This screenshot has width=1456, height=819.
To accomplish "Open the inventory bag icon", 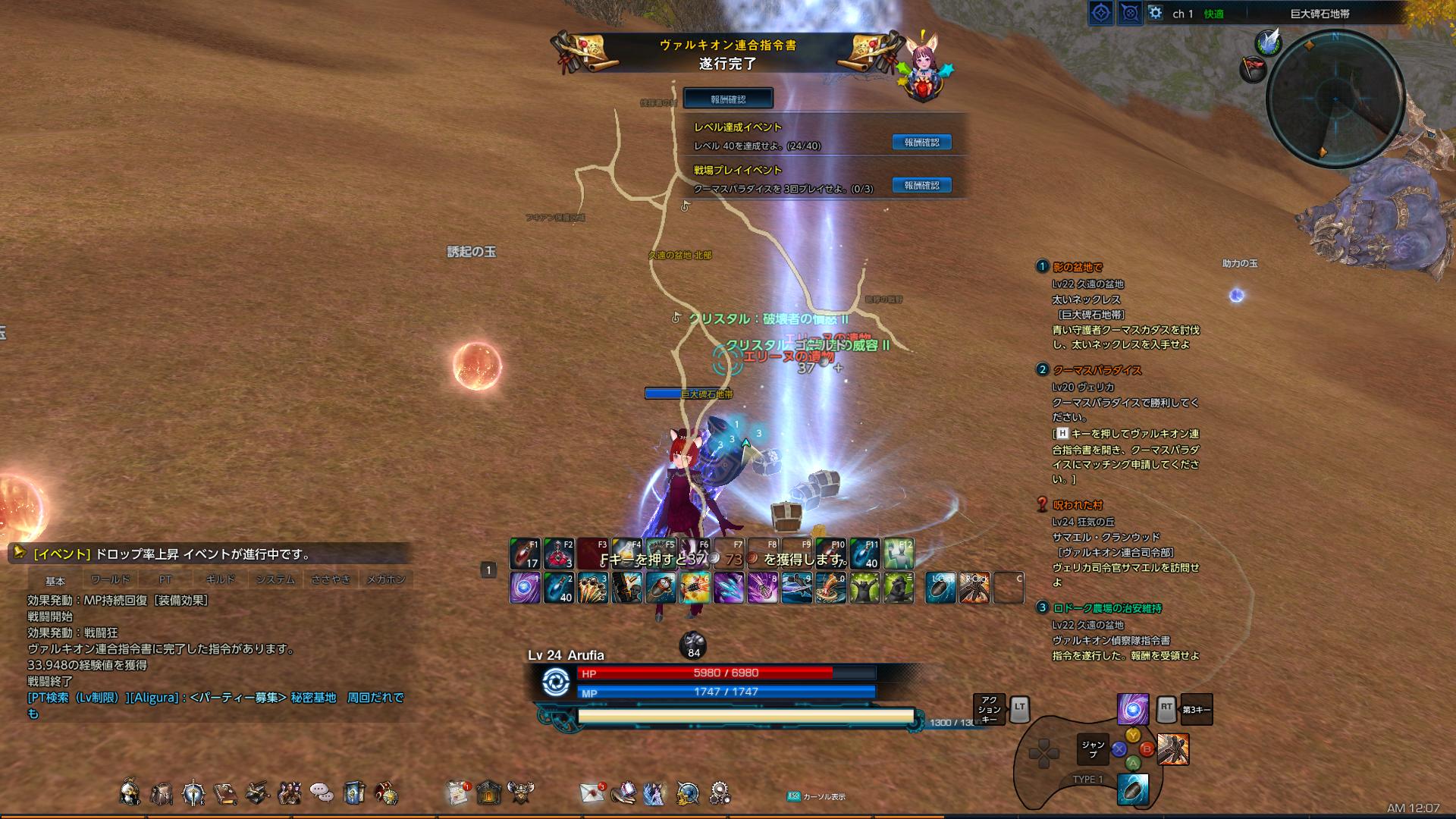I will 161,792.
